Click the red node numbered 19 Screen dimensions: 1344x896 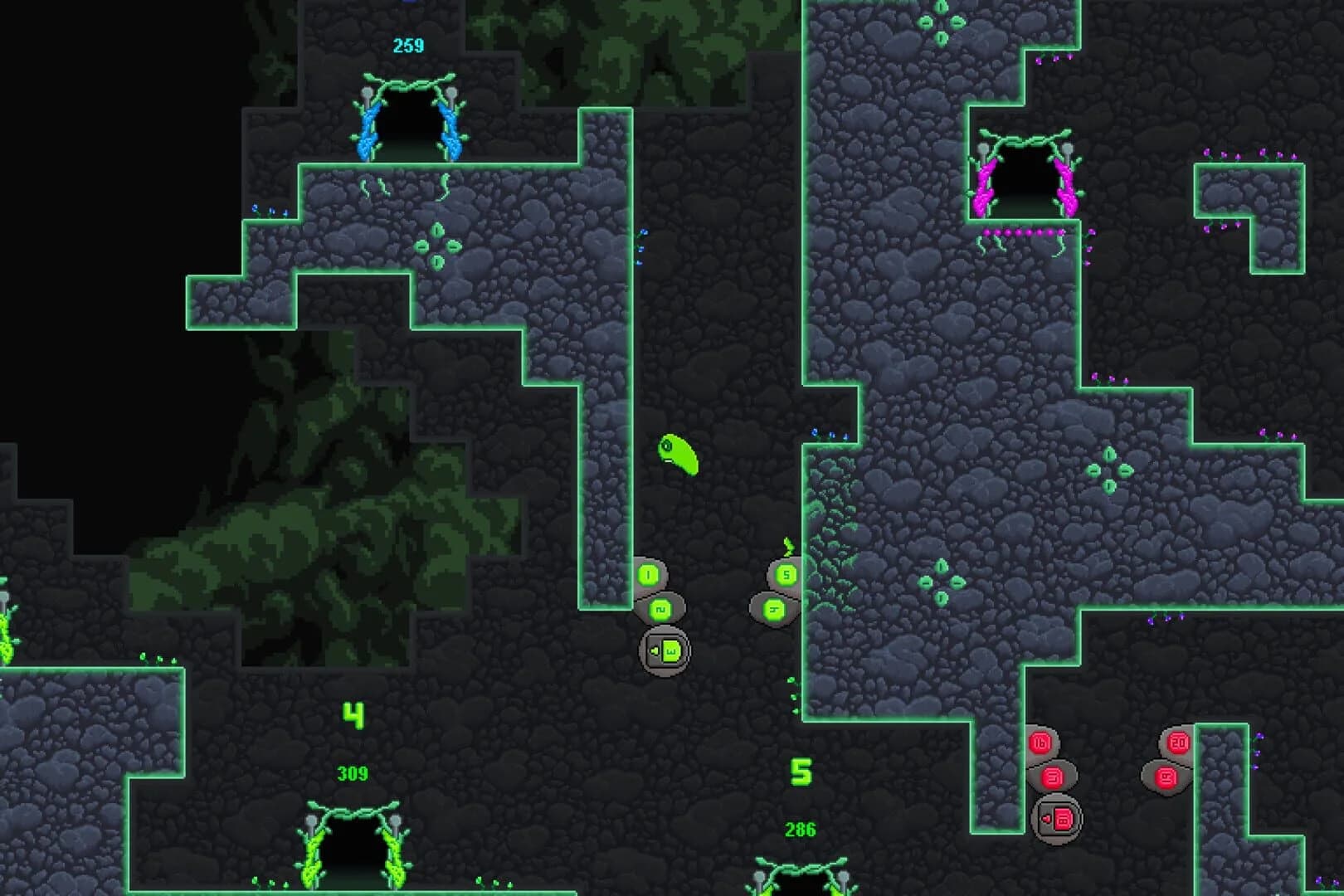1166,777
